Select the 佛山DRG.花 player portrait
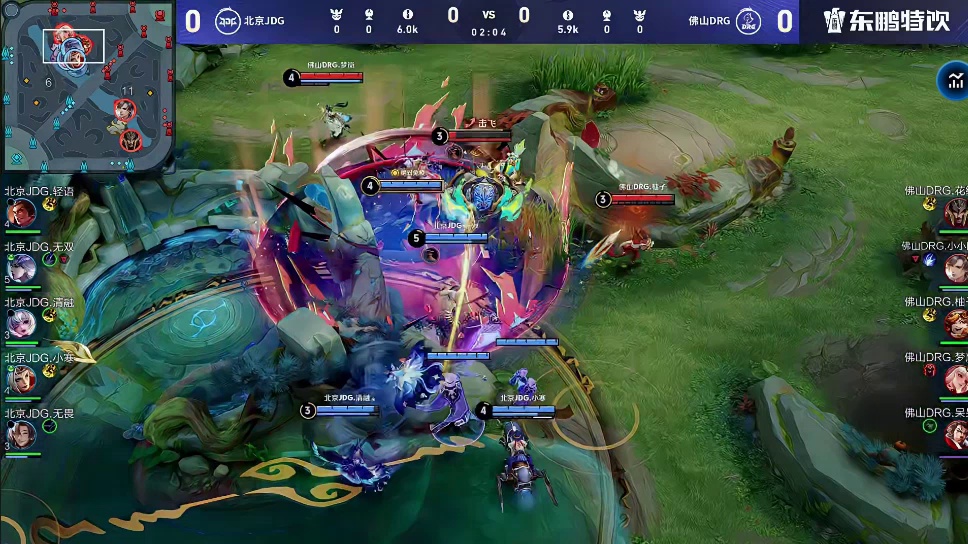 (x=955, y=212)
